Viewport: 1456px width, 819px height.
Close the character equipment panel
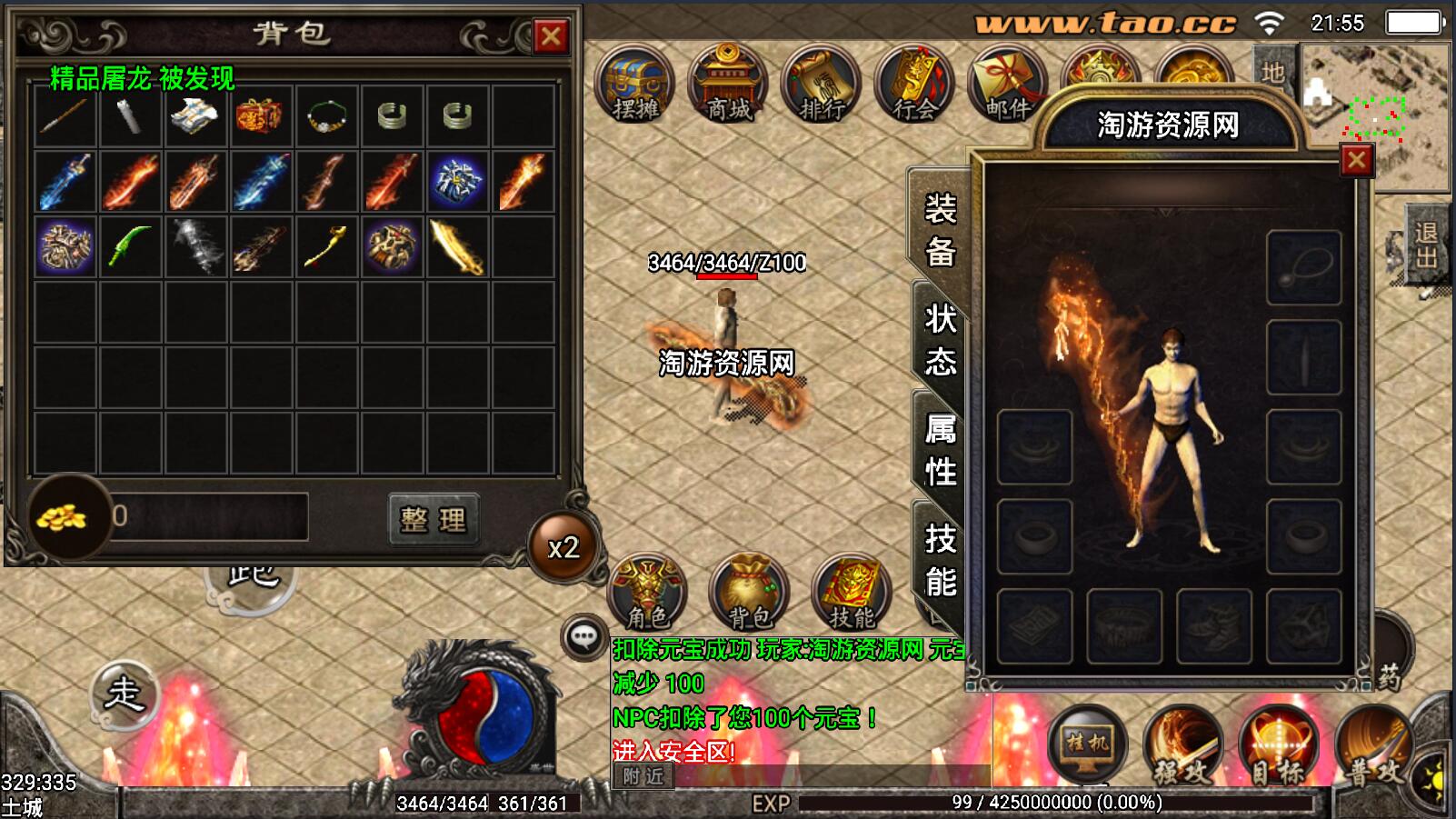1356,161
